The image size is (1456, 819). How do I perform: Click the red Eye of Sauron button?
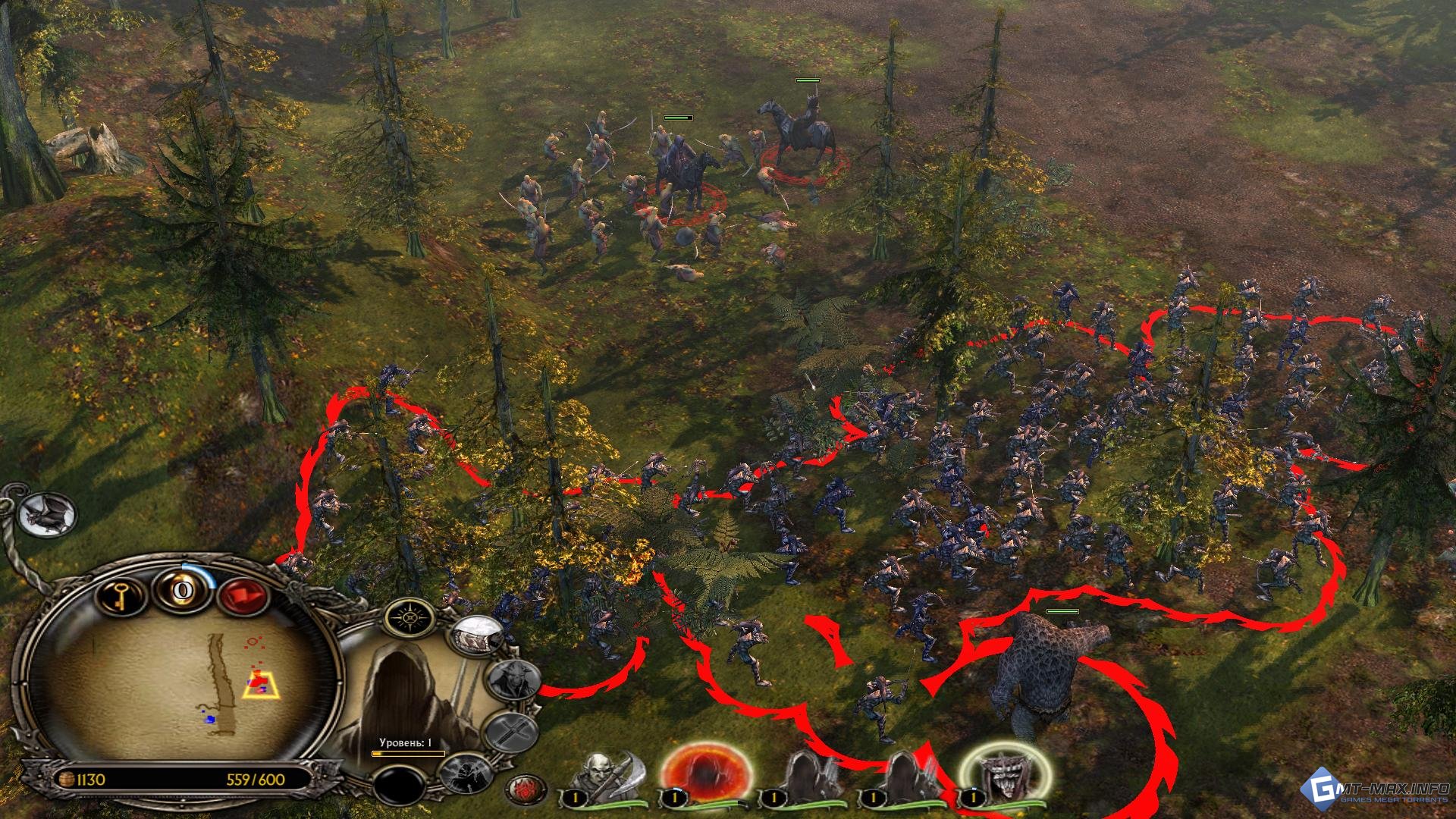[525, 789]
